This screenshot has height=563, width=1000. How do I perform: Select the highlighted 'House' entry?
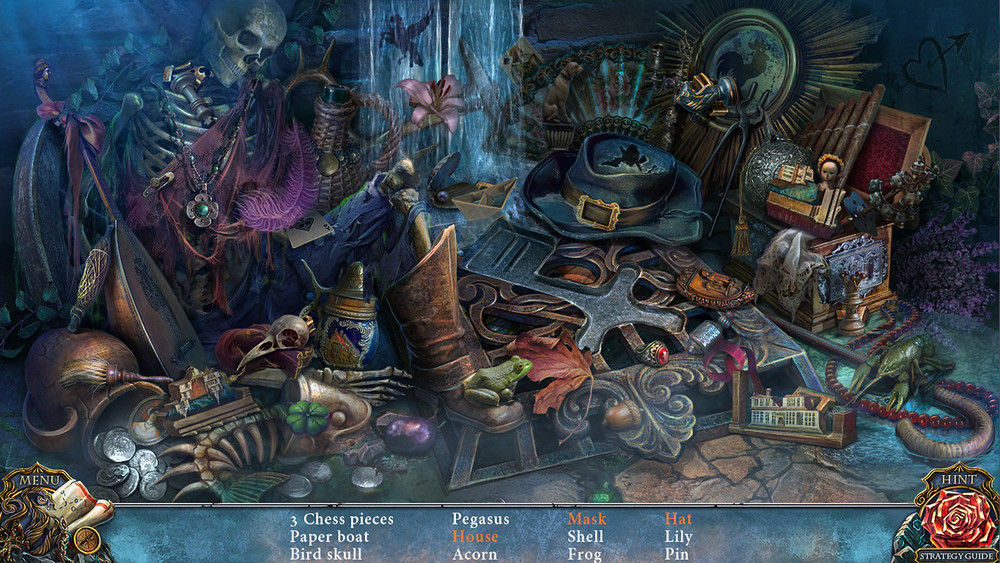[x=474, y=536]
